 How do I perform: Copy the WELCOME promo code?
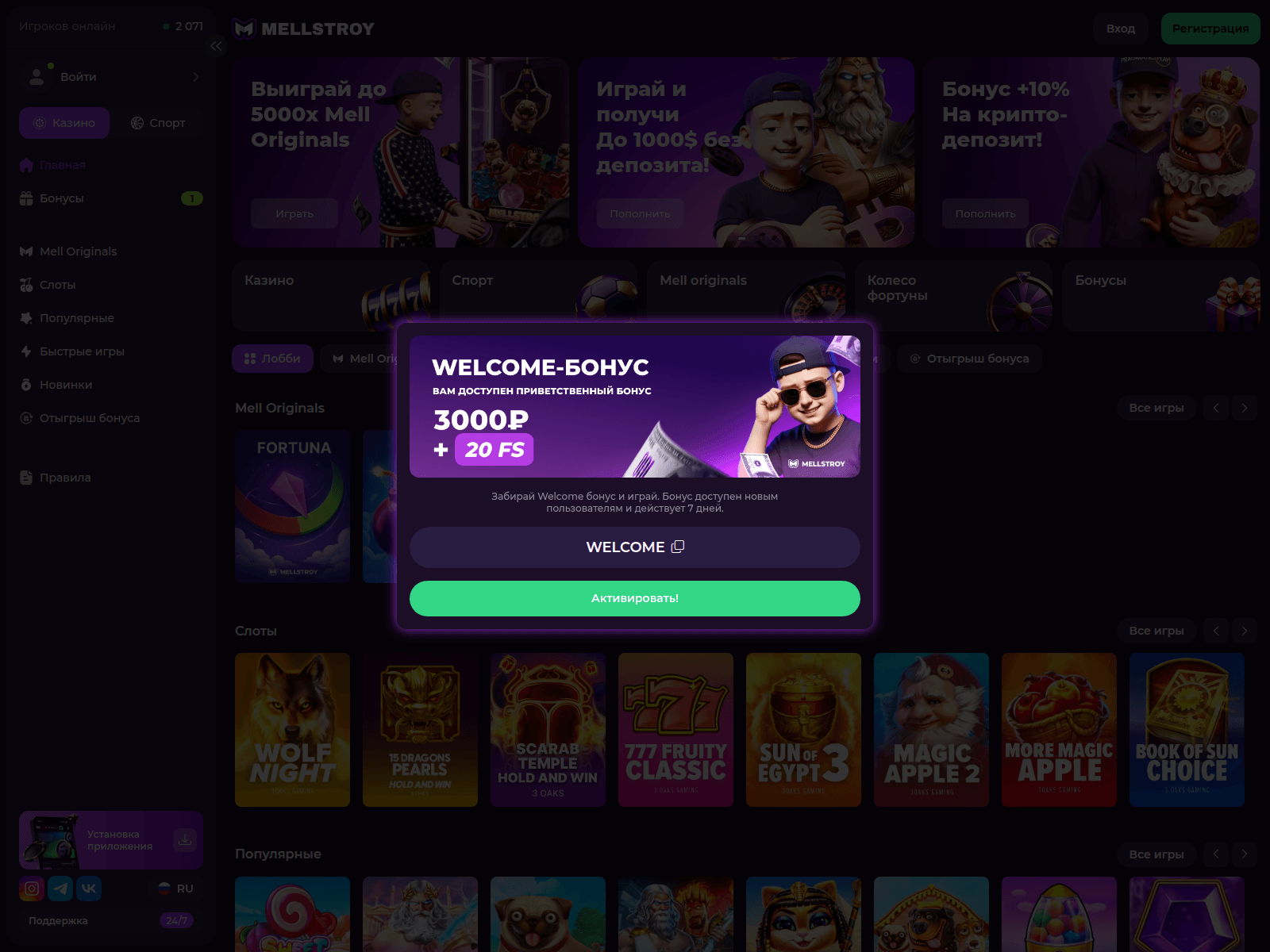(x=677, y=547)
